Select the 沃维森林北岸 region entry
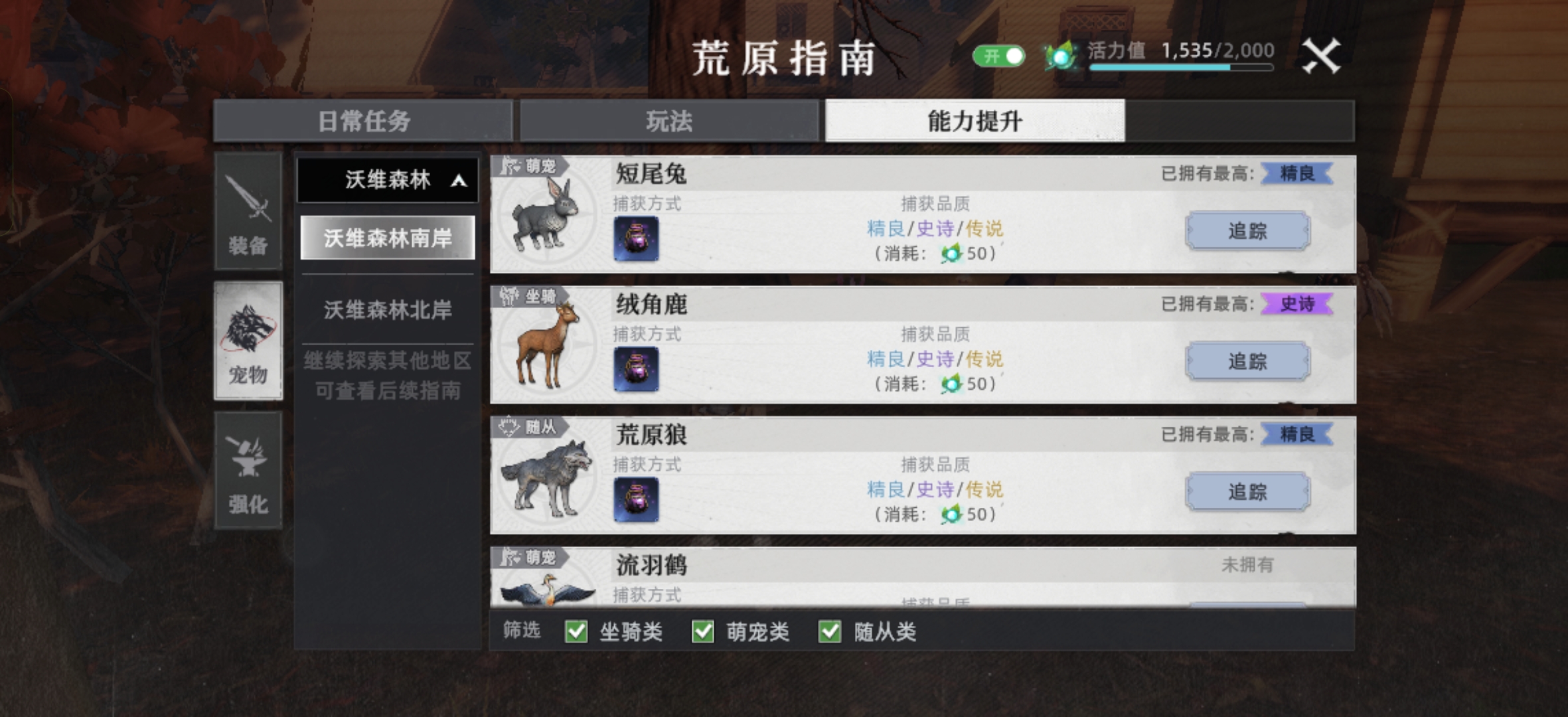The width and height of the screenshot is (1568, 717). [x=388, y=310]
